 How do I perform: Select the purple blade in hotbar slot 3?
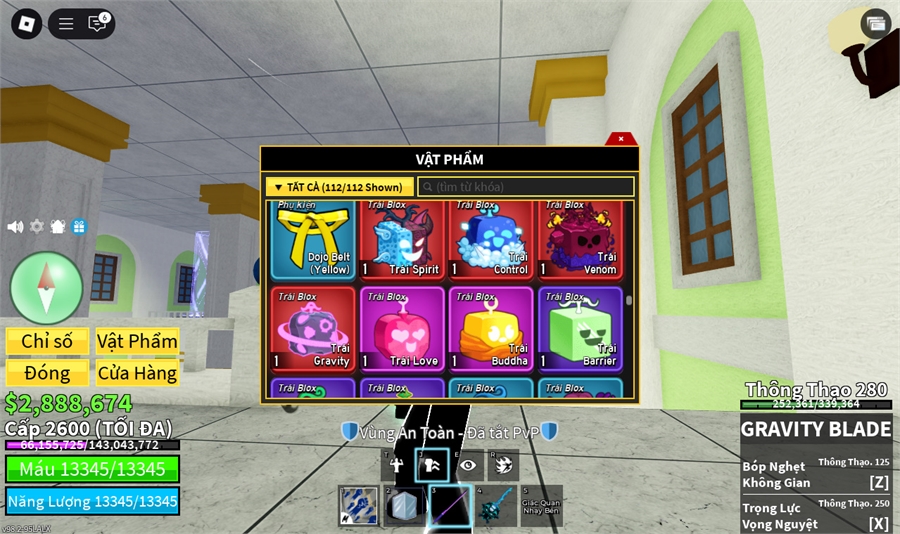click(x=449, y=506)
